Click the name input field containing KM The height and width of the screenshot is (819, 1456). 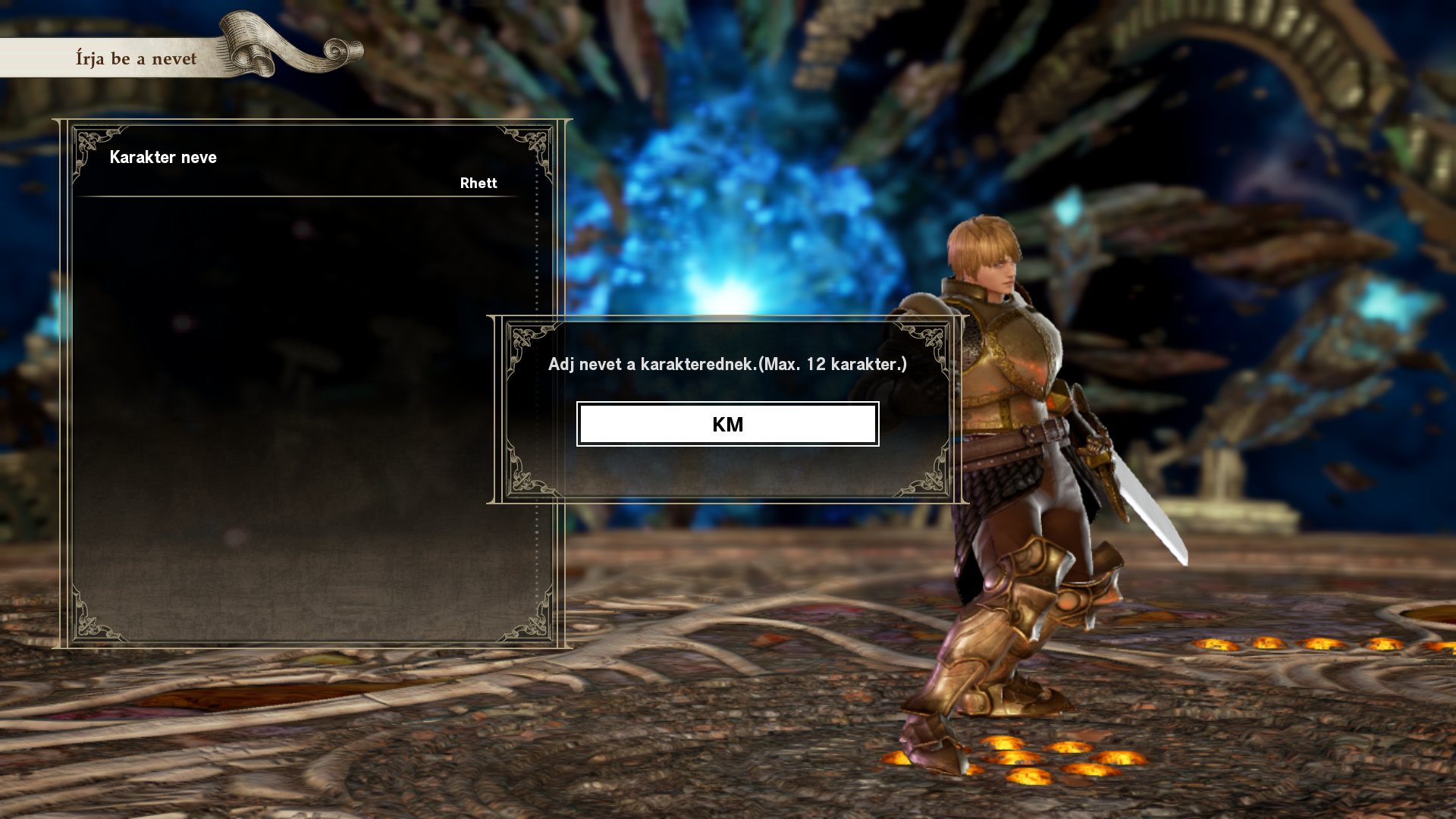[x=727, y=424]
